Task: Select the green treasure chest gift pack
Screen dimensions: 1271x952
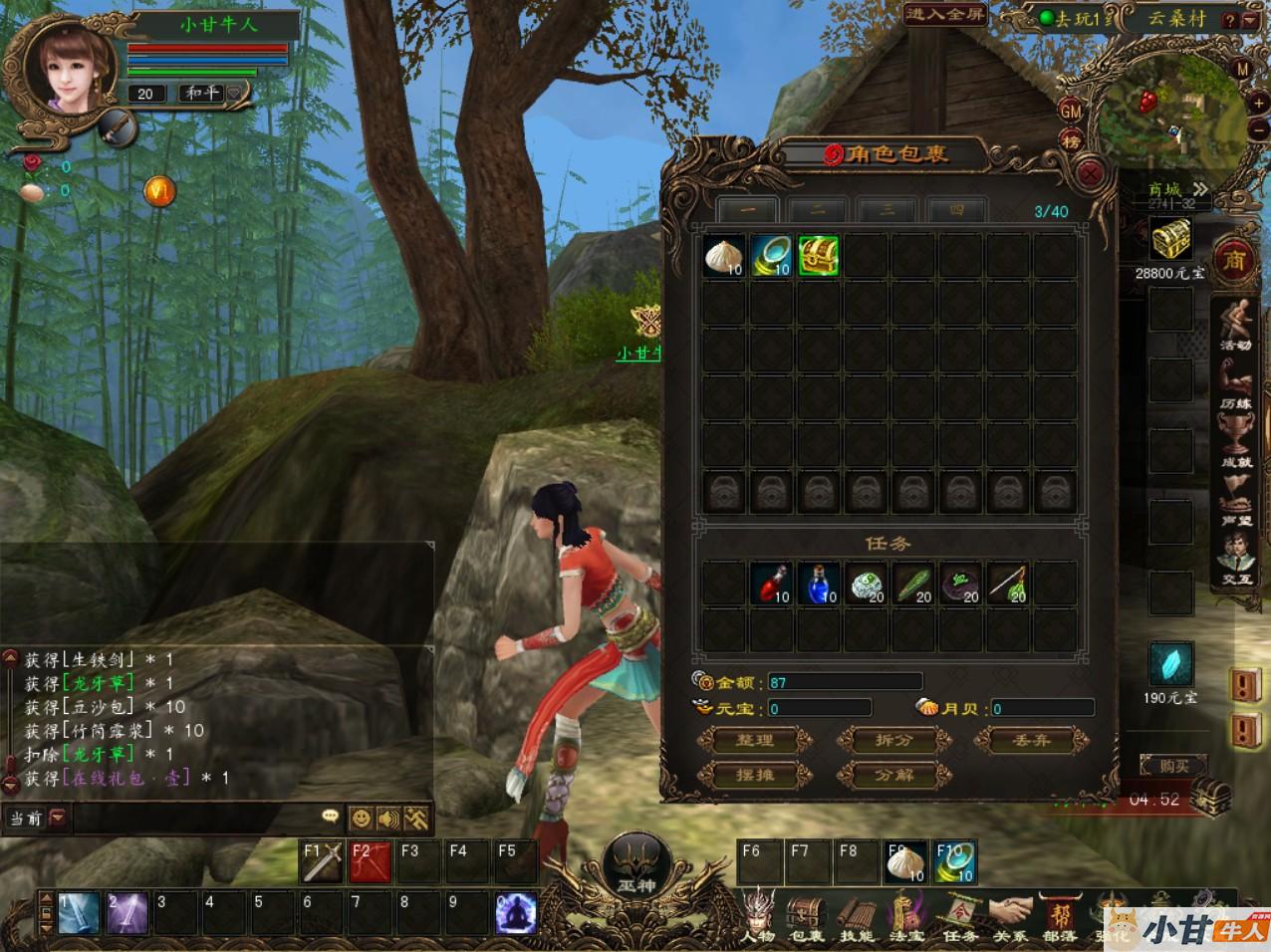Action: 818,257
